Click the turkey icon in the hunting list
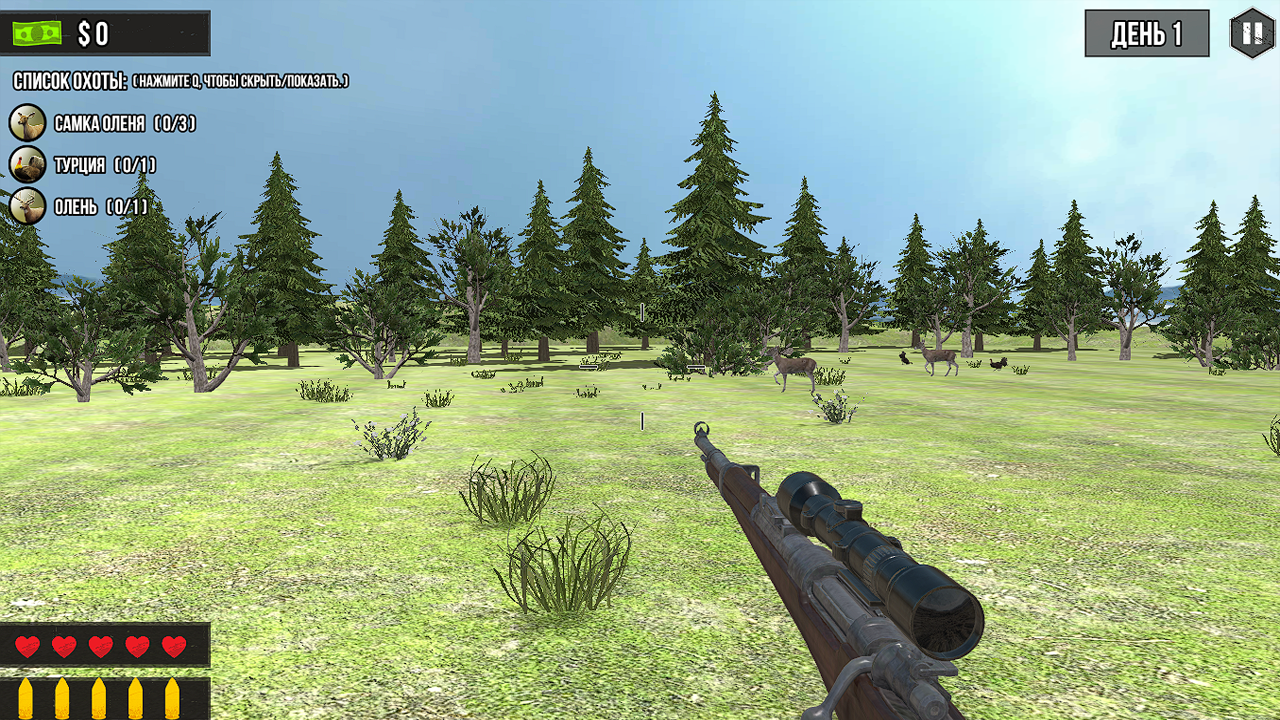 click(x=26, y=163)
